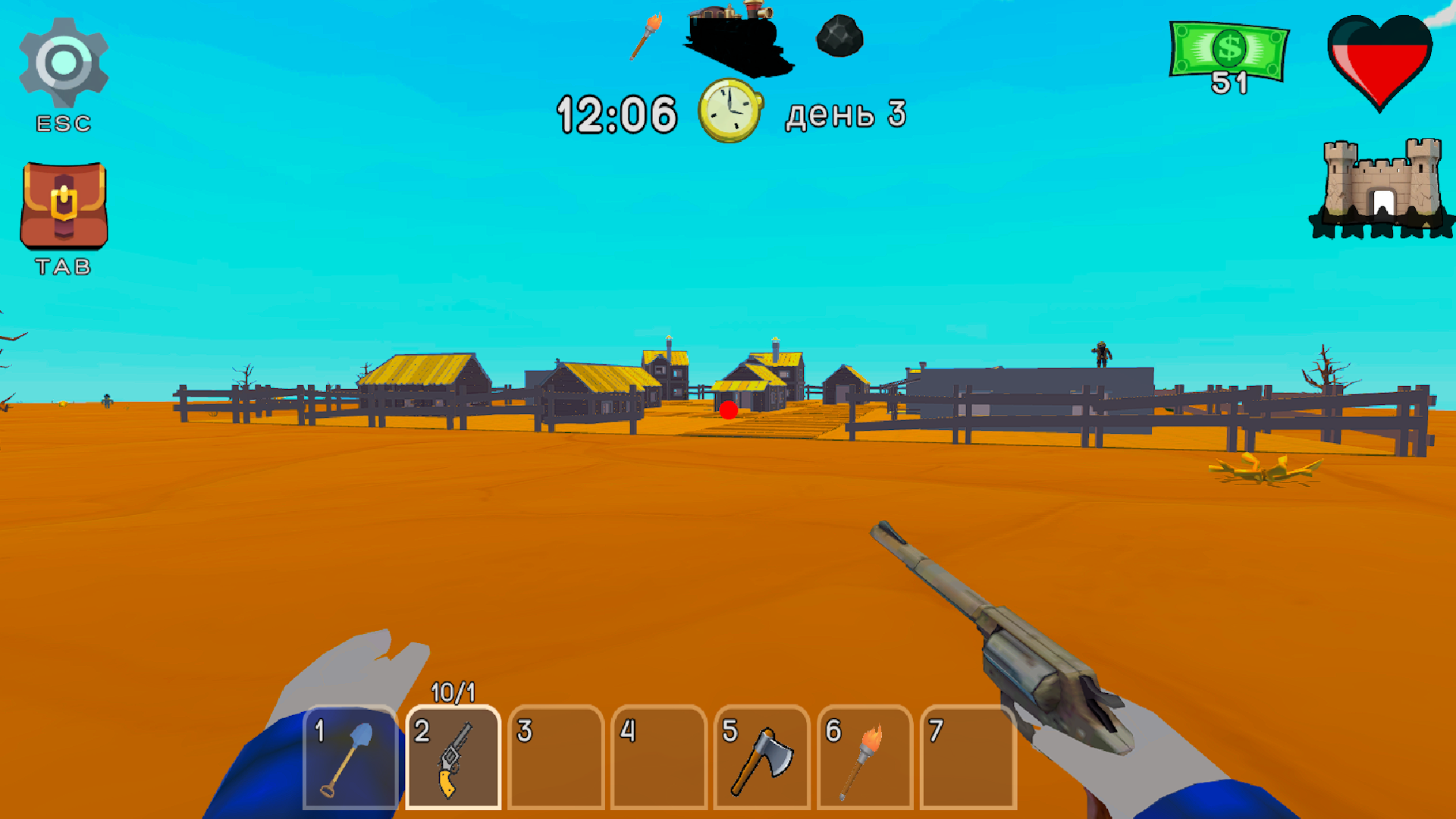The image size is (1456, 819).
Task: Click the pocket watch clock icon
Action: coord(730,111)
